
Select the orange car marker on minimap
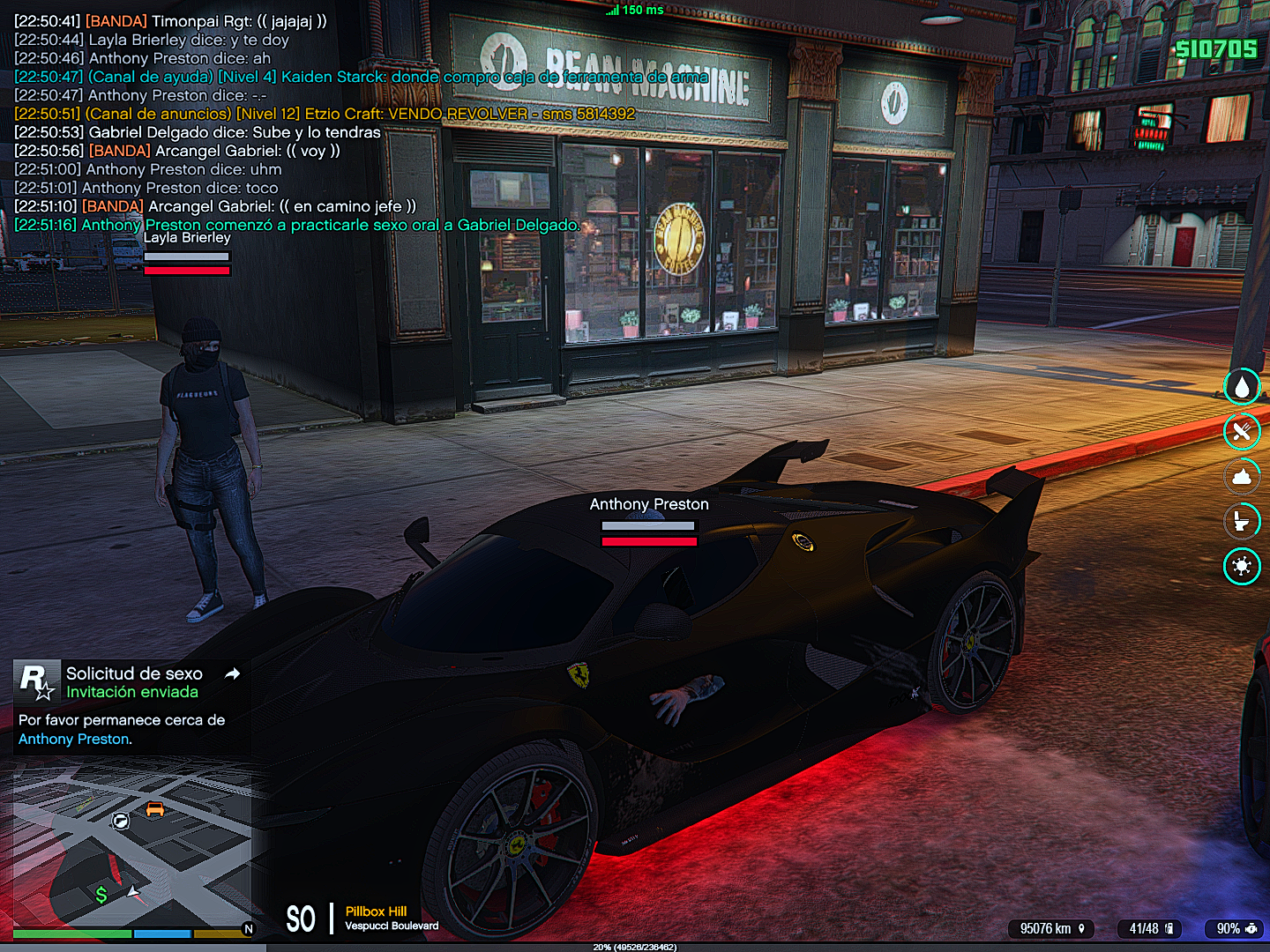(155, 809)
